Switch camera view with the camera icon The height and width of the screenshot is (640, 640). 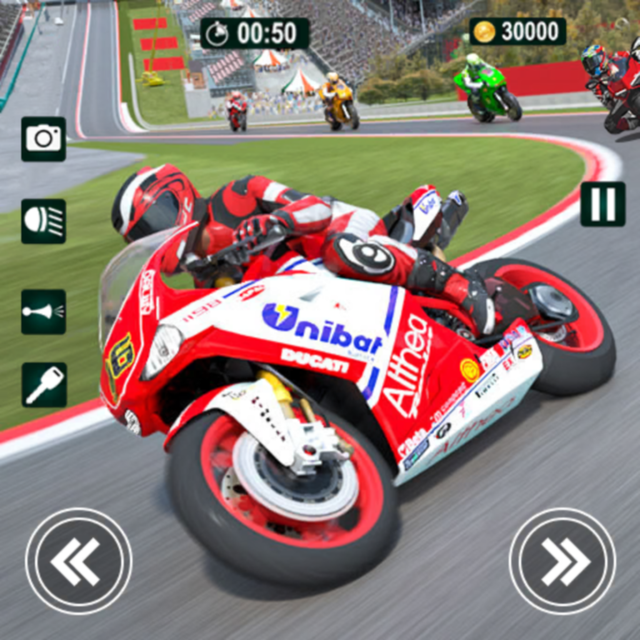pos(43,138)
